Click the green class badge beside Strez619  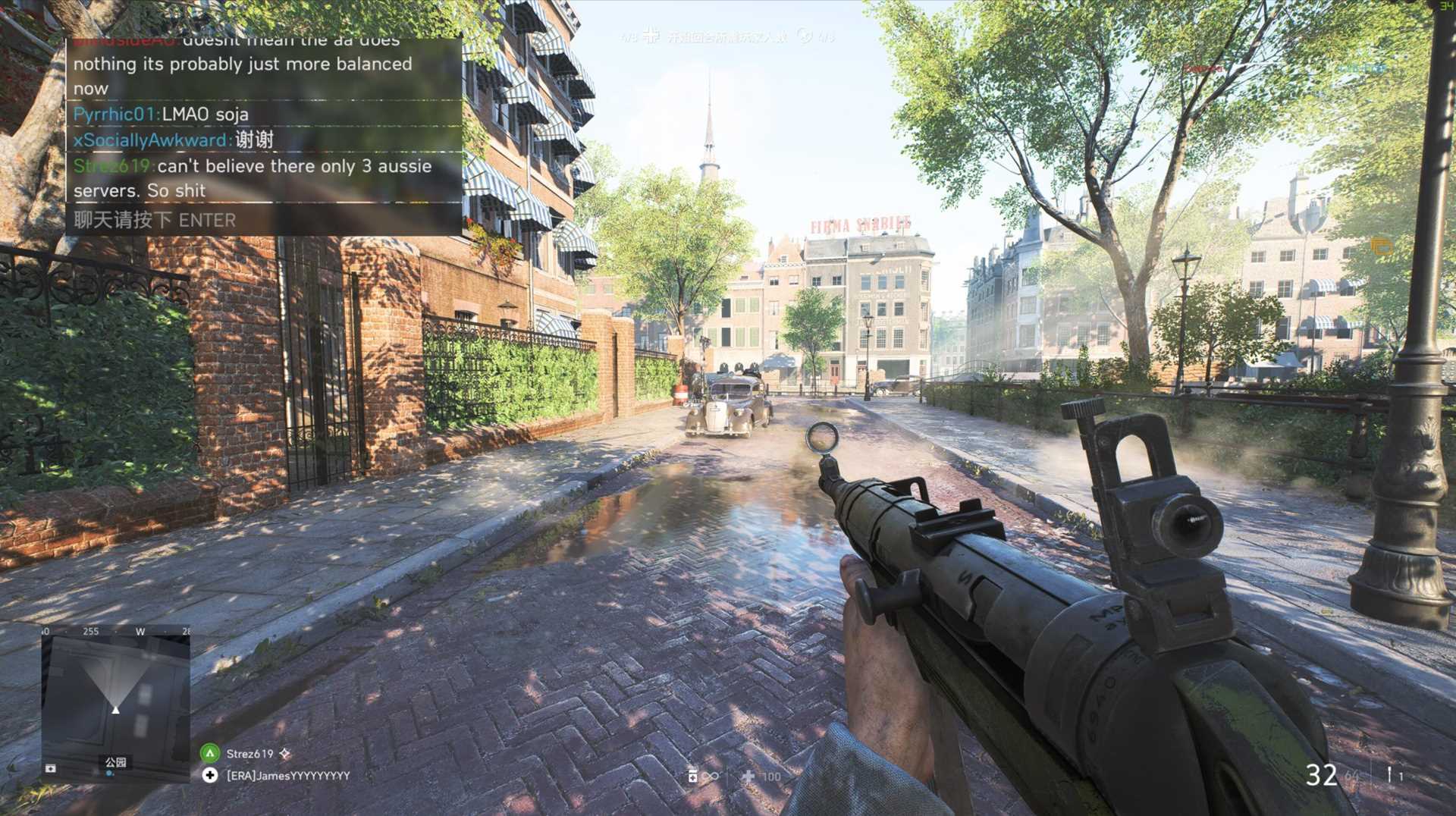click(x=210, y=753)
